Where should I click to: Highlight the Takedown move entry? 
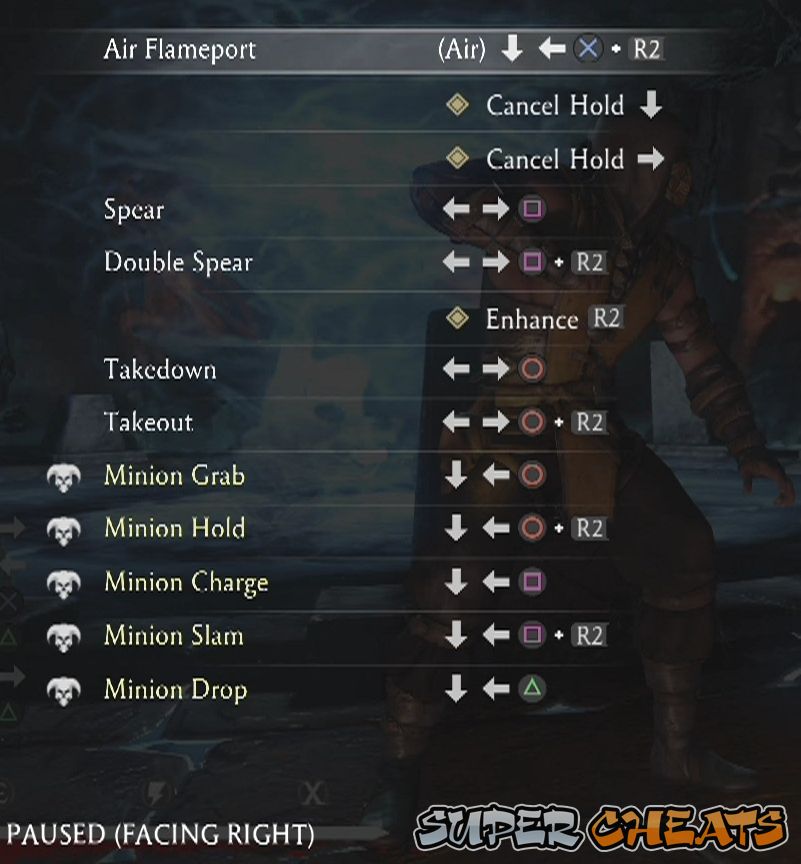click(160, 370)
